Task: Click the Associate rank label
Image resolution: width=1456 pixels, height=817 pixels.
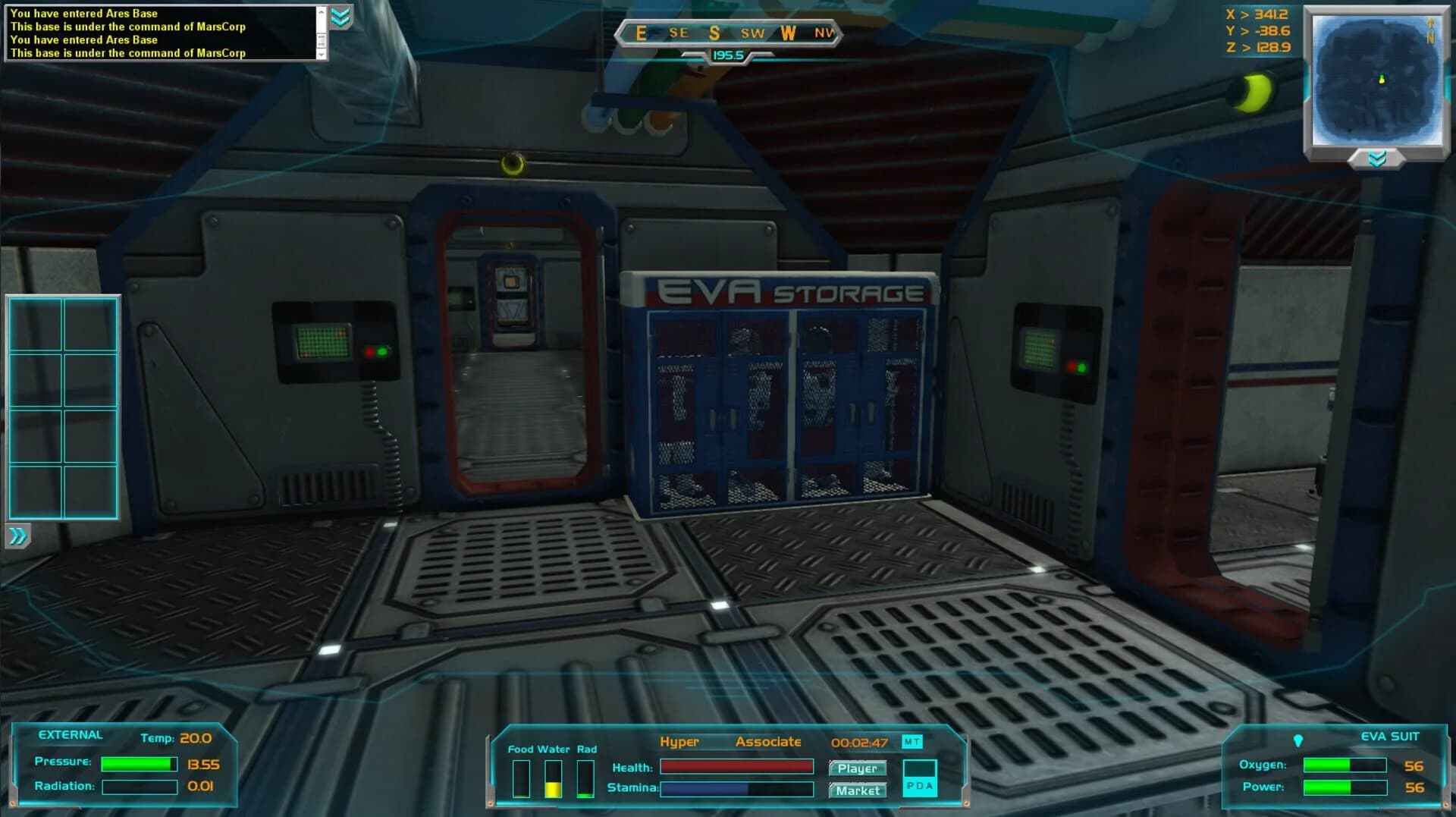Action: (769, 741)
